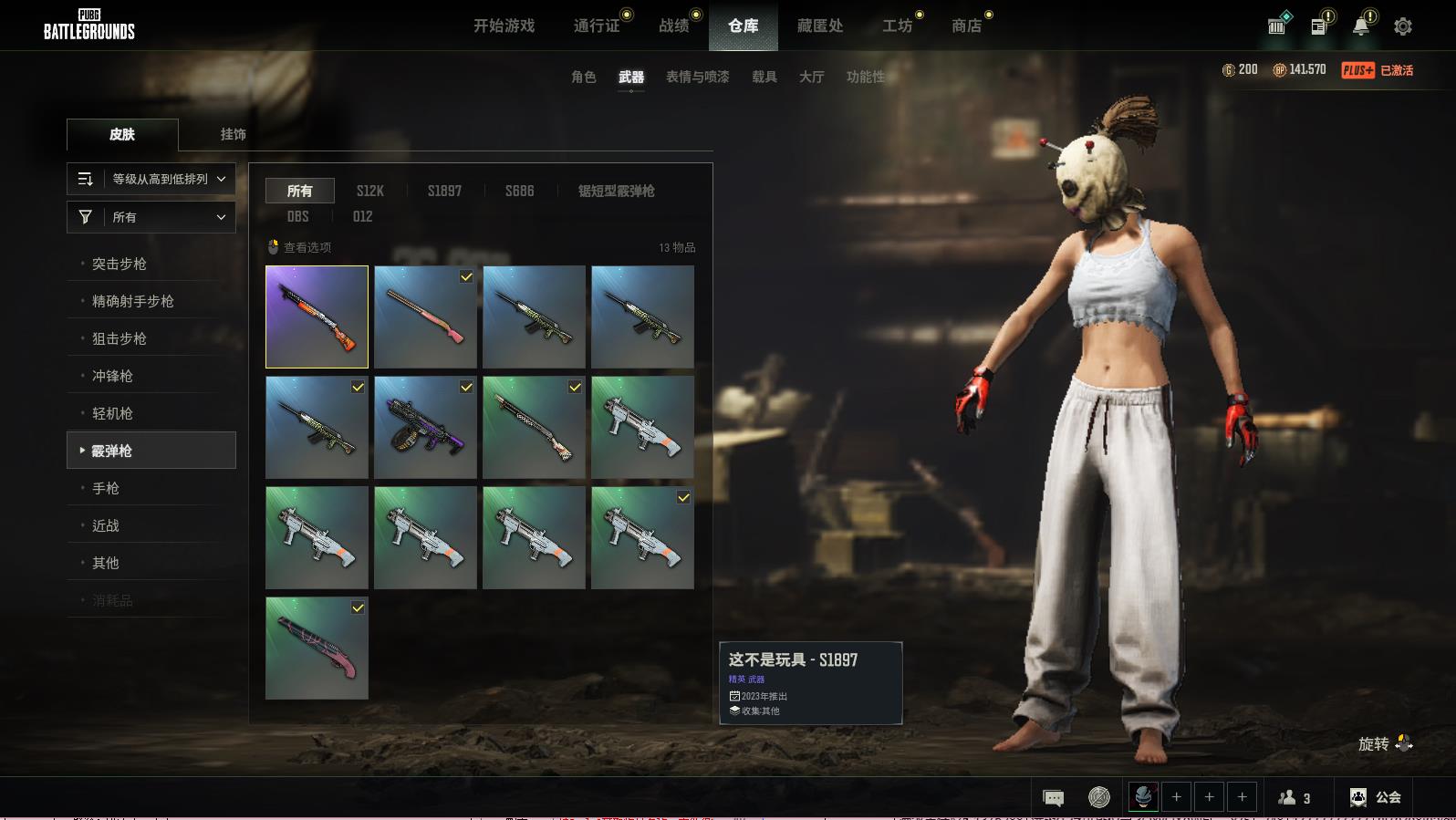Filter shotgun skins by S686
The image size is (1456, 820).
519,191
